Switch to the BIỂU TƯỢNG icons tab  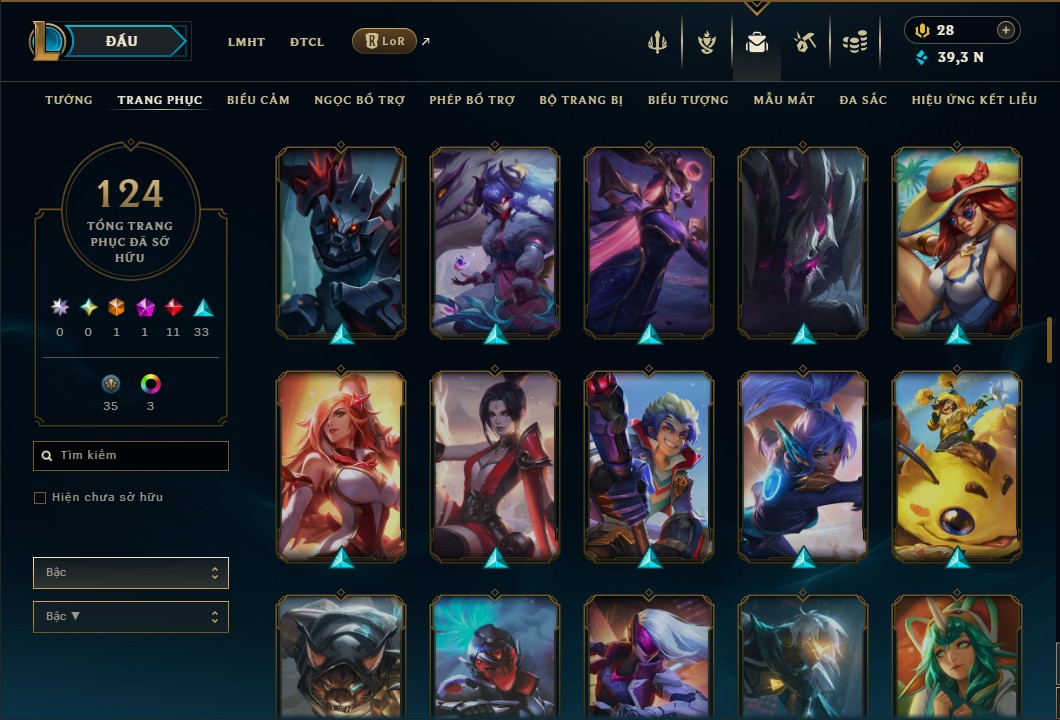(688, 100)
